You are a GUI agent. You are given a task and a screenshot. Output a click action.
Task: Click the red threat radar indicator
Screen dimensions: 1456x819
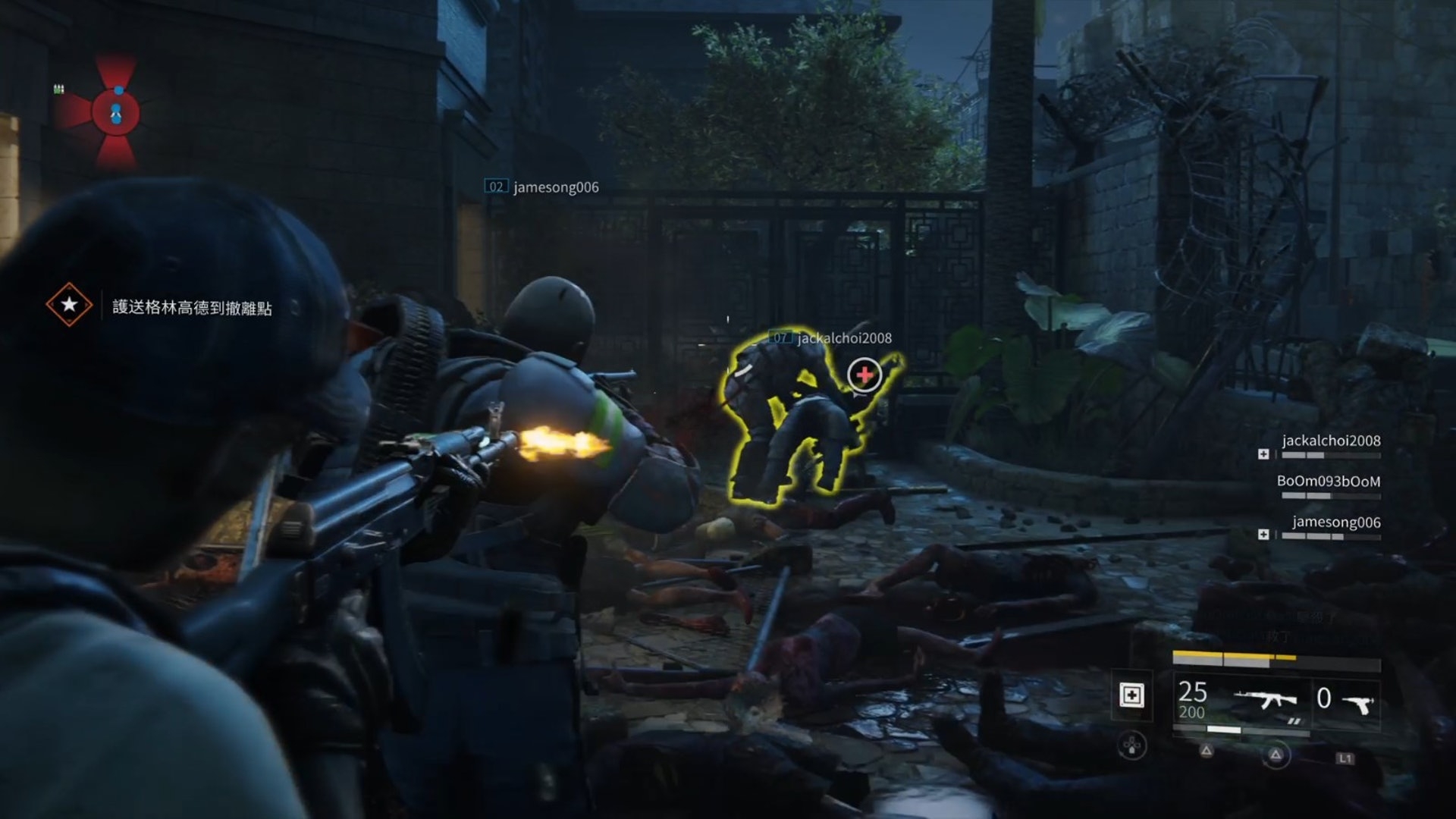pyautogui.click(x=116, y=112)
